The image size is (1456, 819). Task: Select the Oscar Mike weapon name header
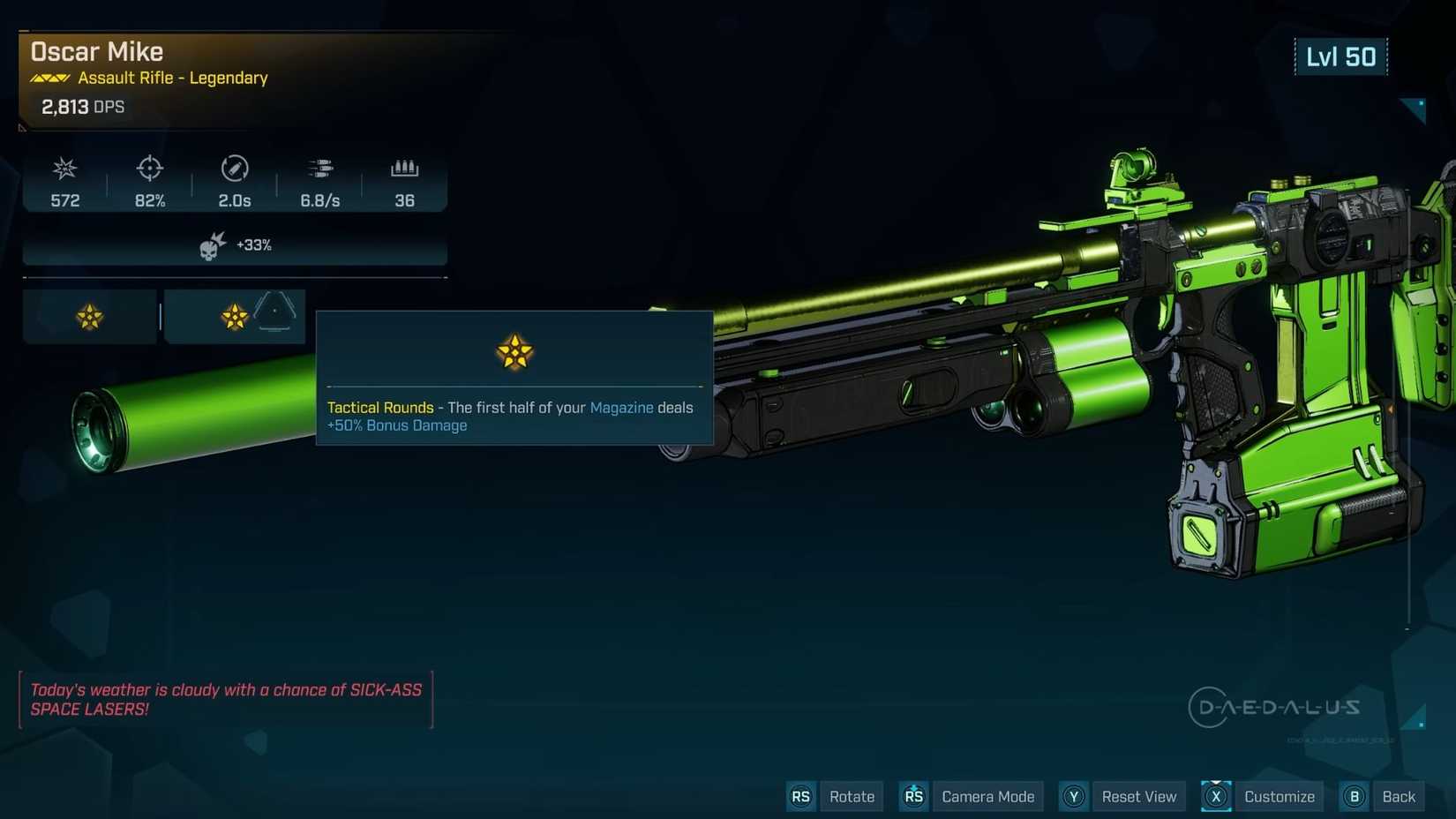(x=97, y=51)
